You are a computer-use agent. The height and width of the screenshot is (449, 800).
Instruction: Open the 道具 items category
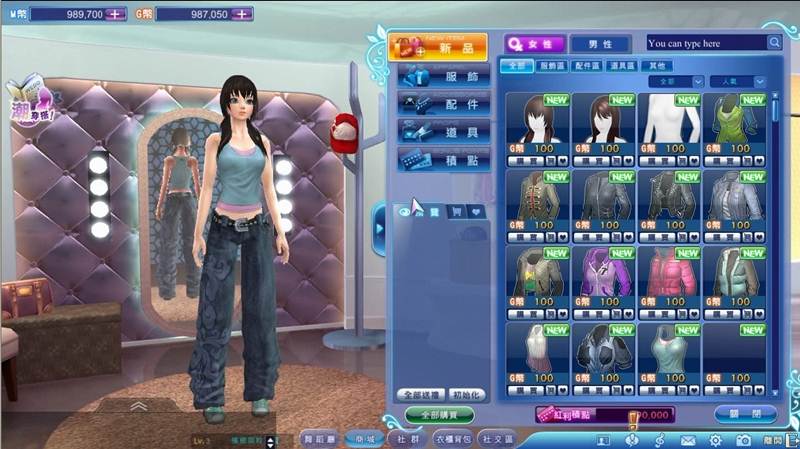pos(443,132)
